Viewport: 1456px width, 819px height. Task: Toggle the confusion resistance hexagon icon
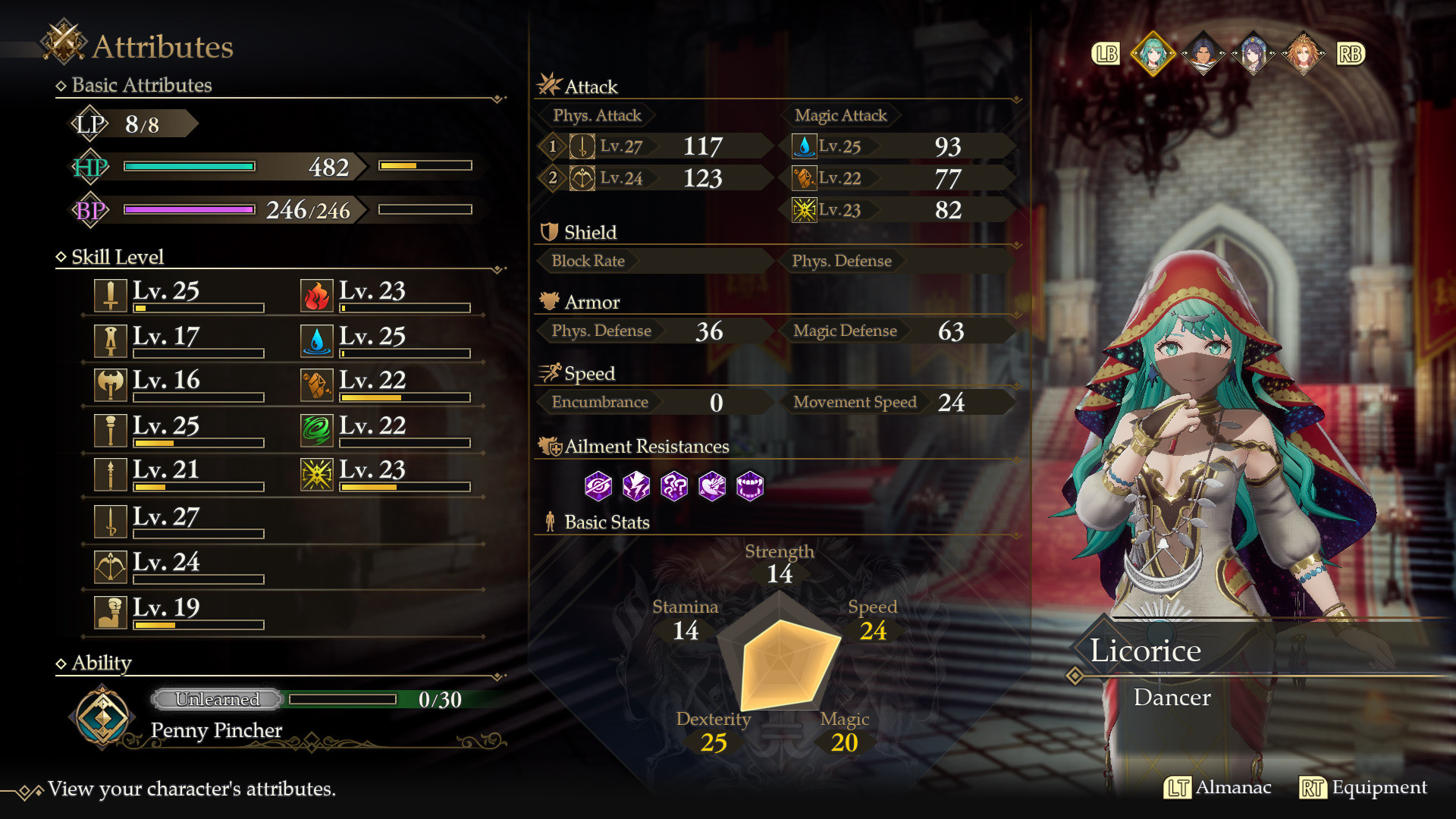[x=673, y=486]
